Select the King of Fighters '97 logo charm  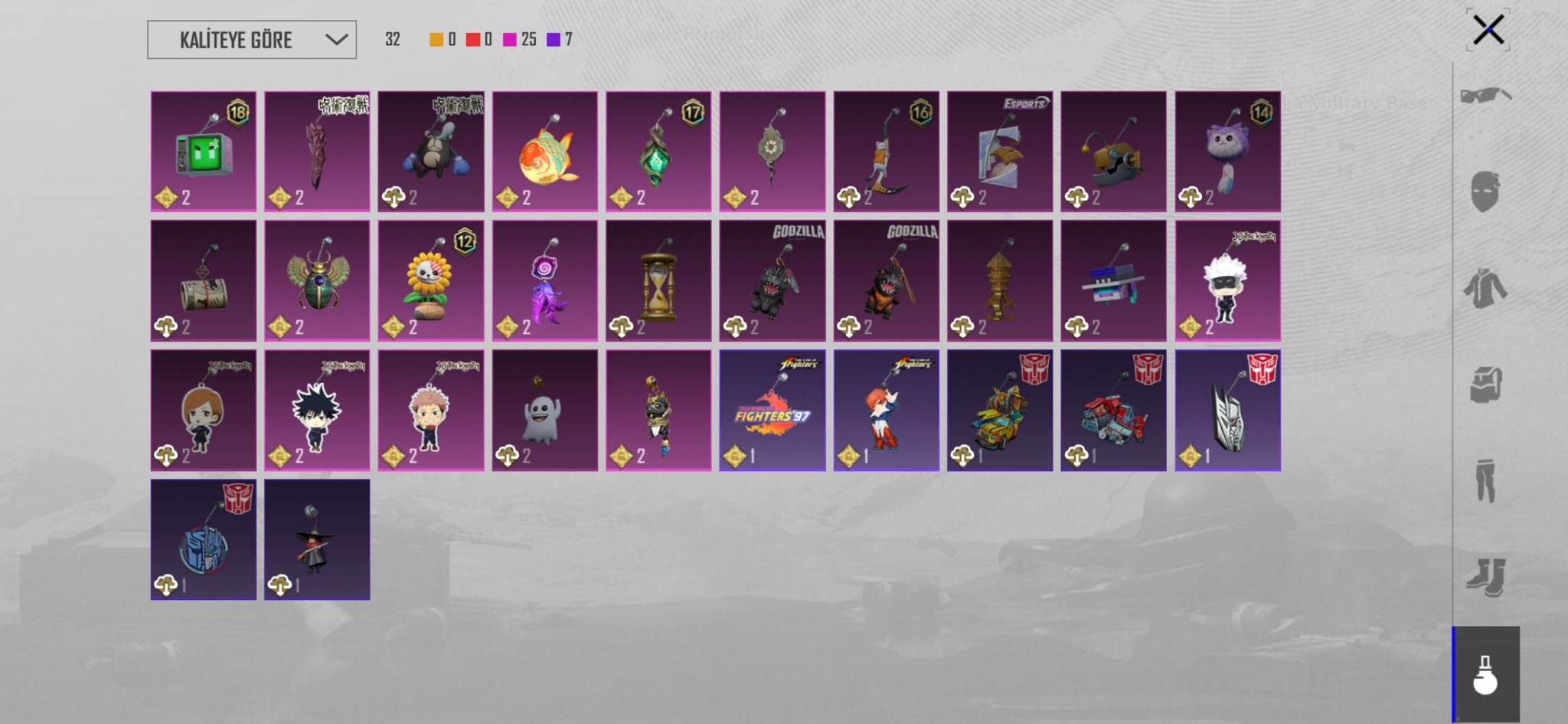click(x=772, y=410)
